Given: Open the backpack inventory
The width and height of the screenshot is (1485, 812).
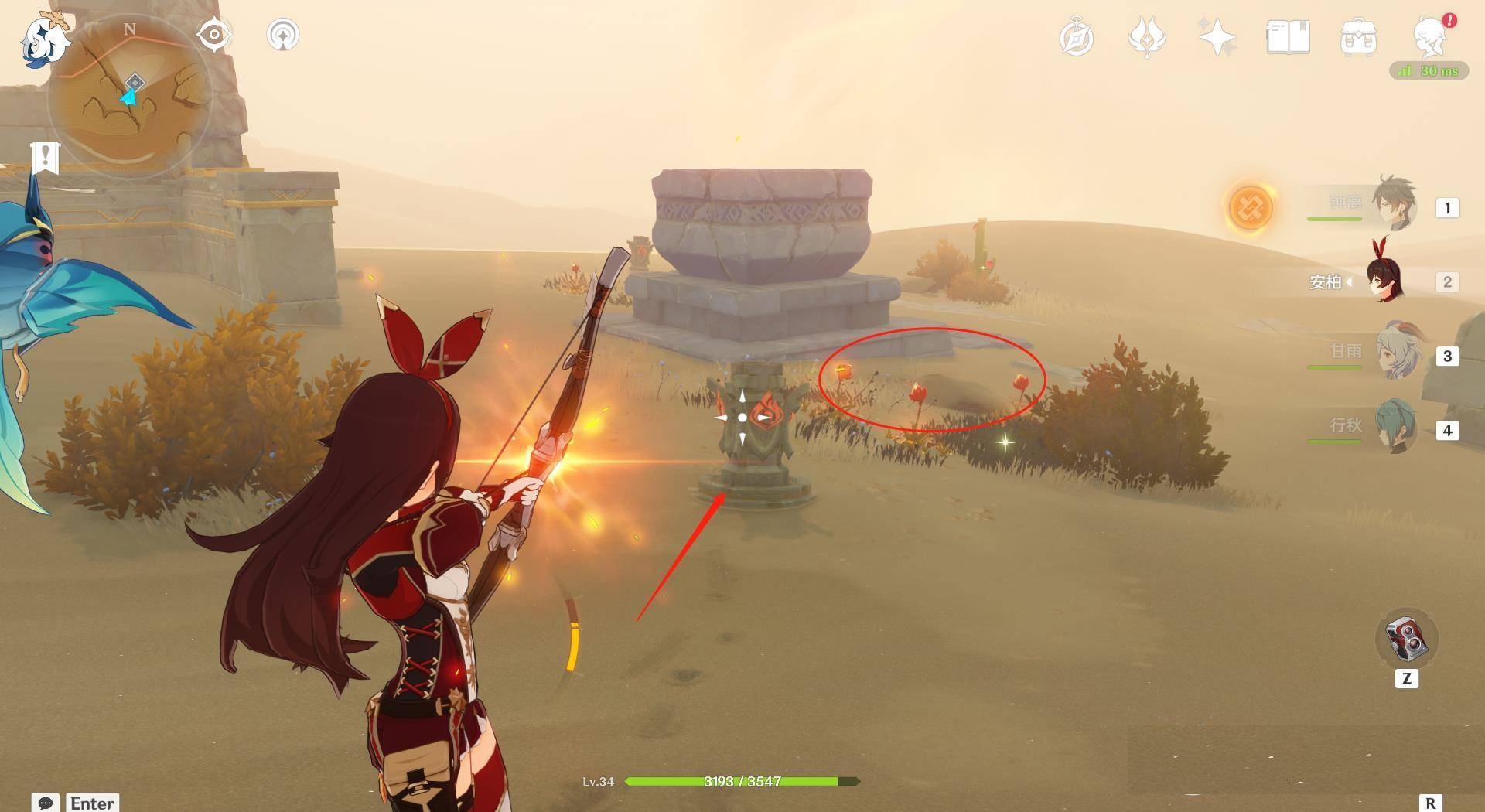Looking at the screenshot, I should (1358, 37).
